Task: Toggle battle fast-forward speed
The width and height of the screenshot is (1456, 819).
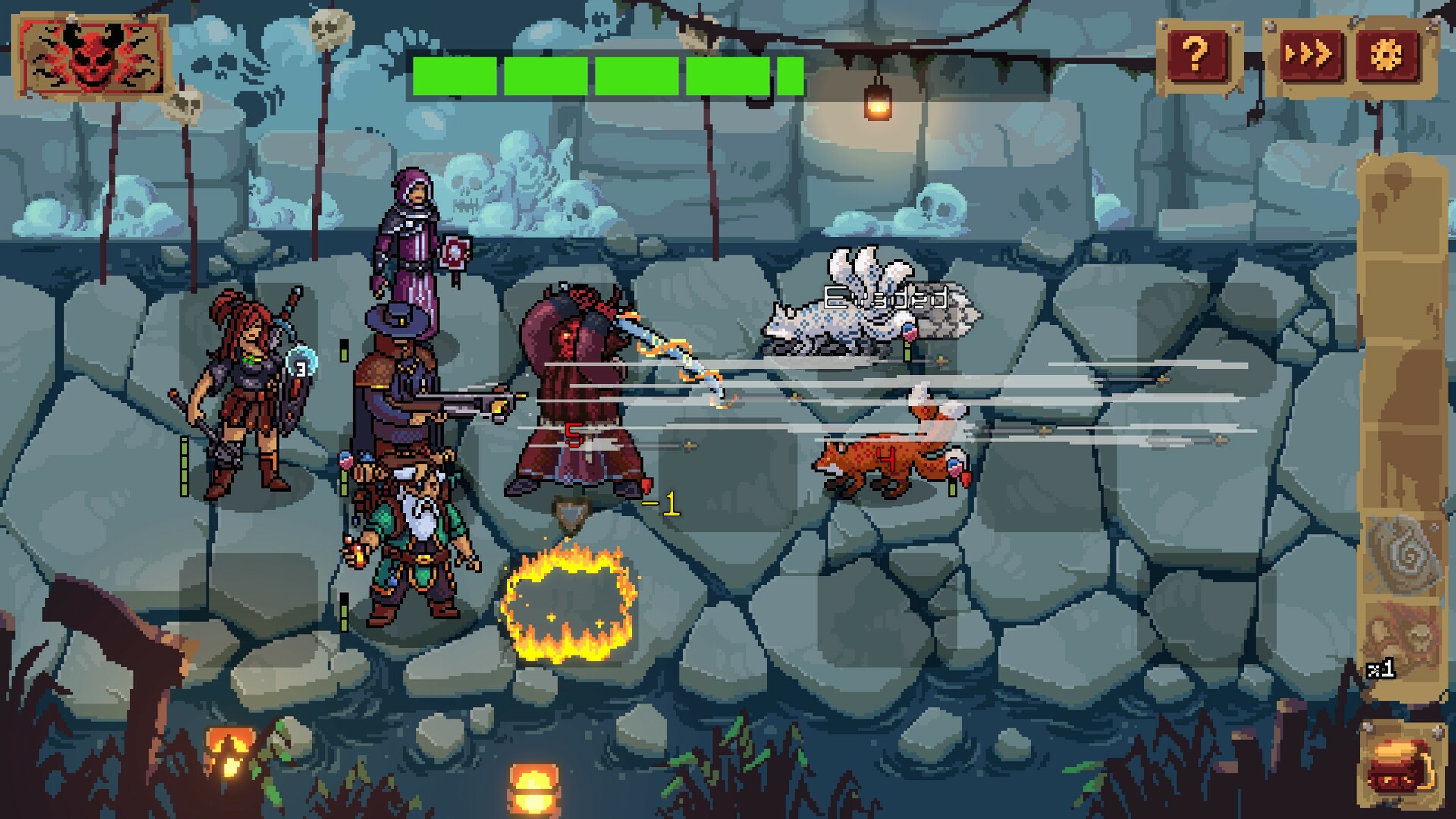Action: (1311, 53)
